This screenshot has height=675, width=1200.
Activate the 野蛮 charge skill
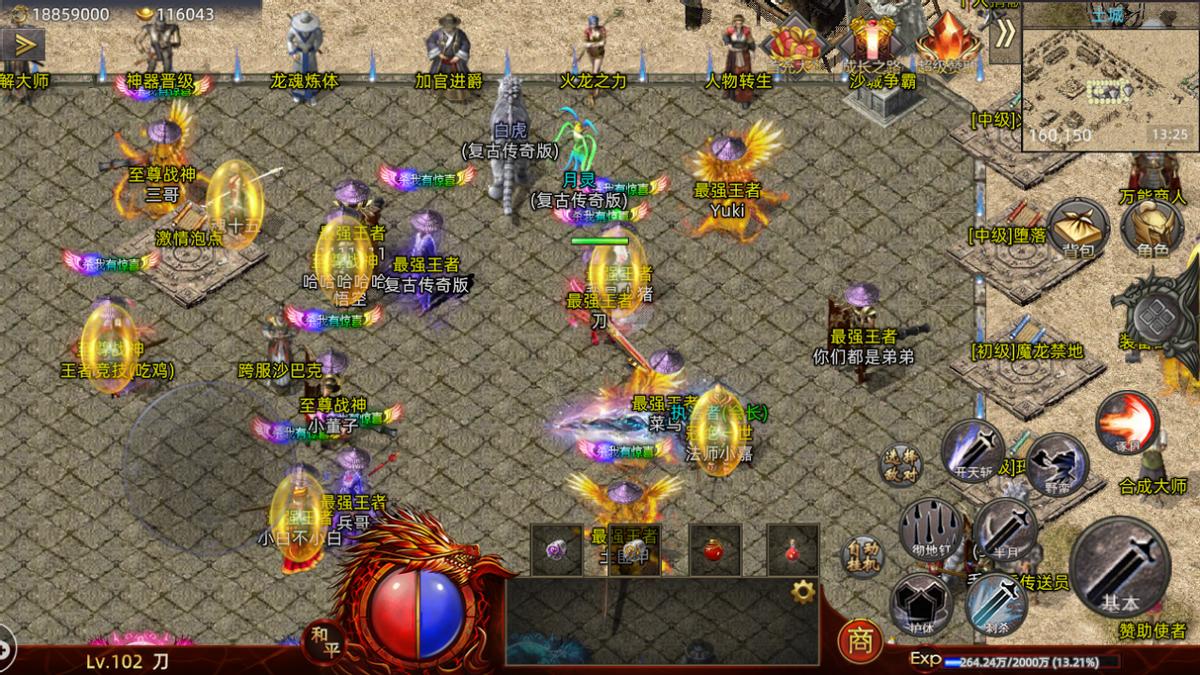1056,464
